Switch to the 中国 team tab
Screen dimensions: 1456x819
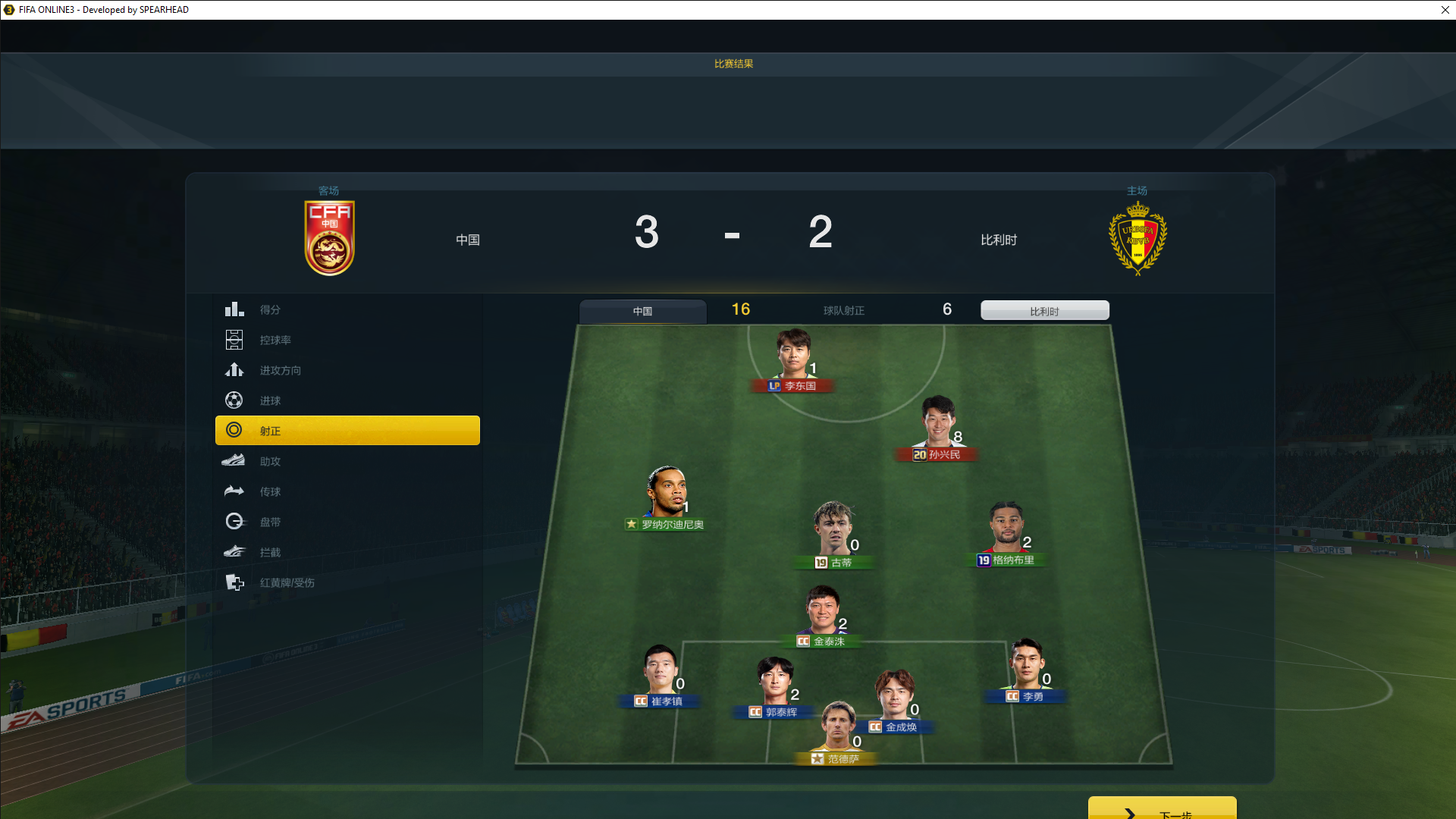click(642, 311)
